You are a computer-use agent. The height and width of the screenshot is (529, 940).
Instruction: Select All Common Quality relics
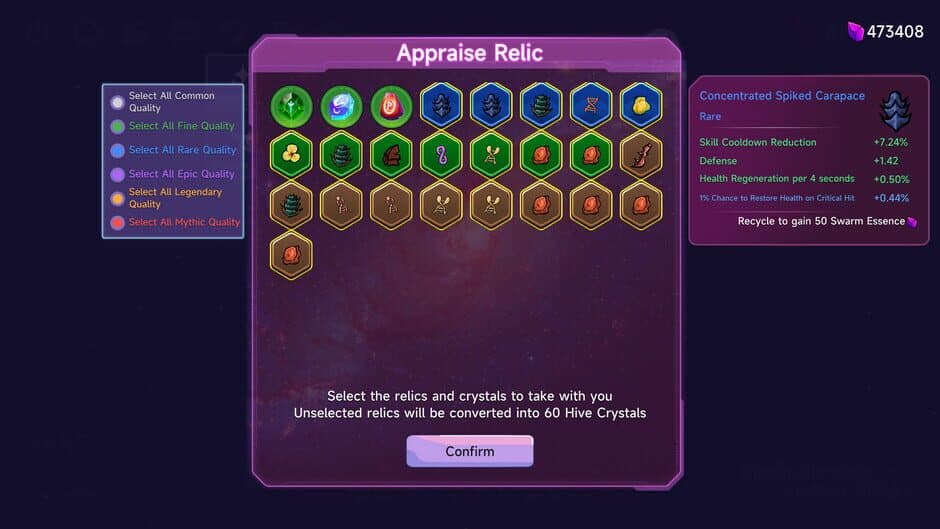(x=118, y=102)
